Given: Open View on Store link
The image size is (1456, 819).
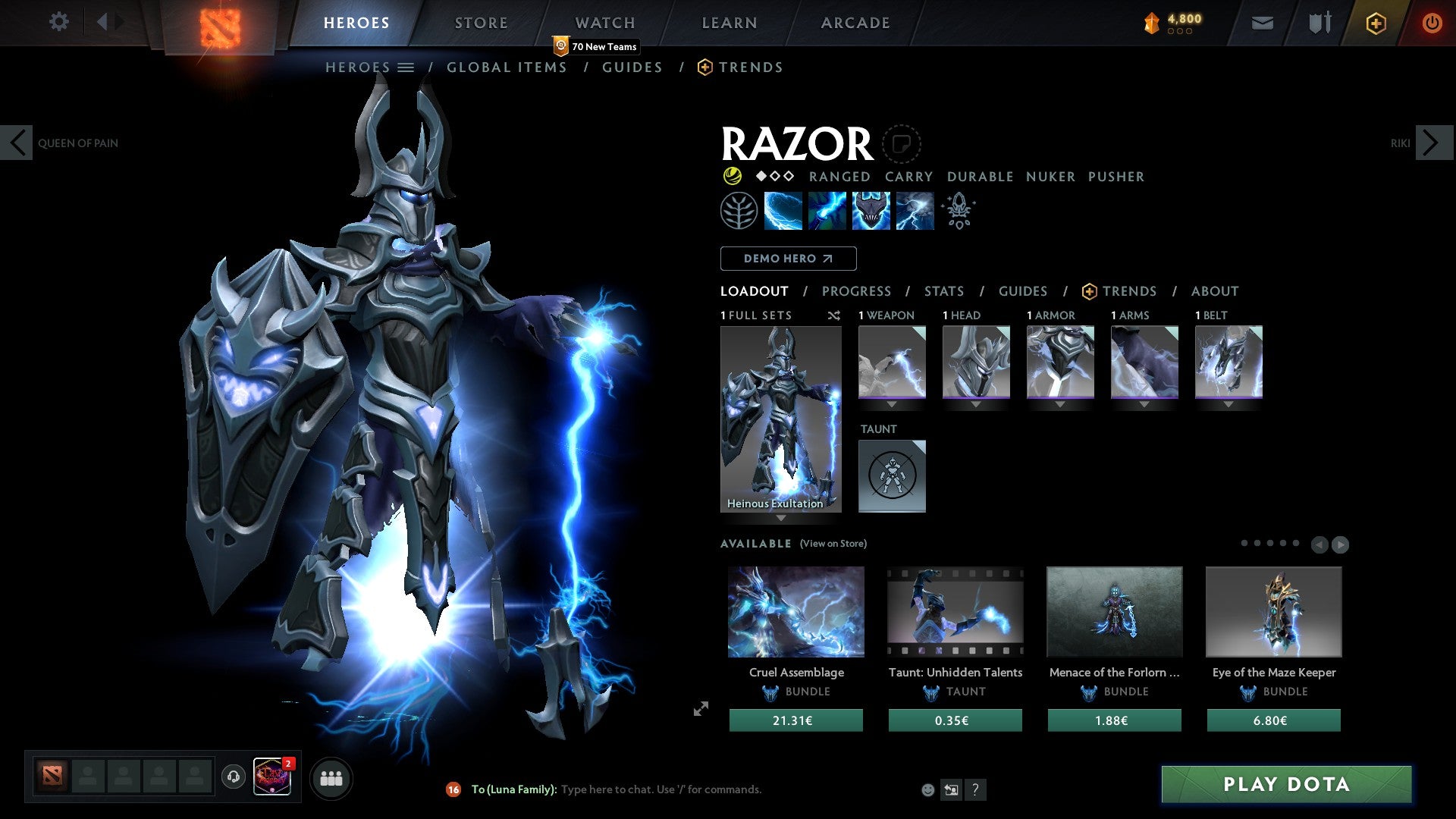Looking at the screenshot, I should (833, 544).
